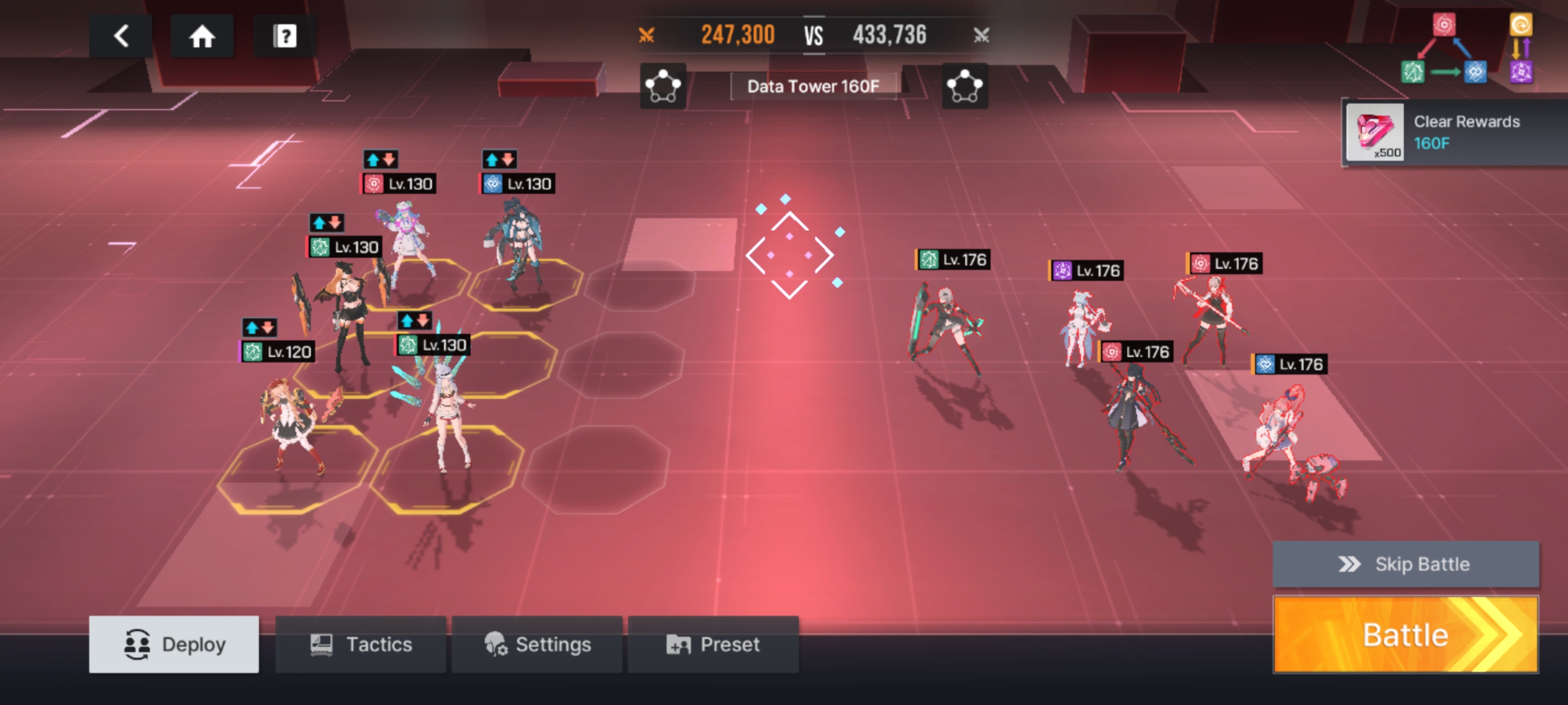This screenshot has height=705, width=1568.
Task: Open the Preset tab
Action: [713, 644]
